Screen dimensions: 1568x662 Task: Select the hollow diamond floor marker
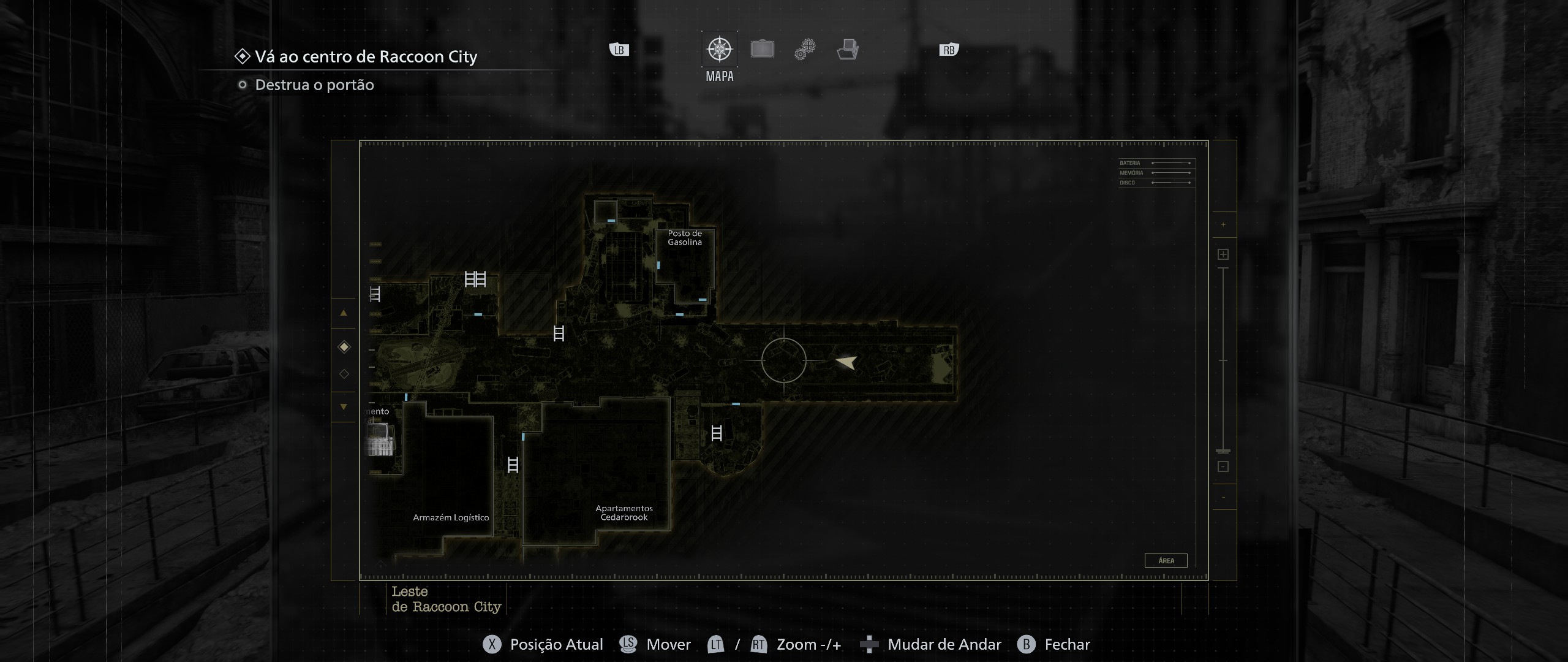pyautogui.click(x=344, y=374)
